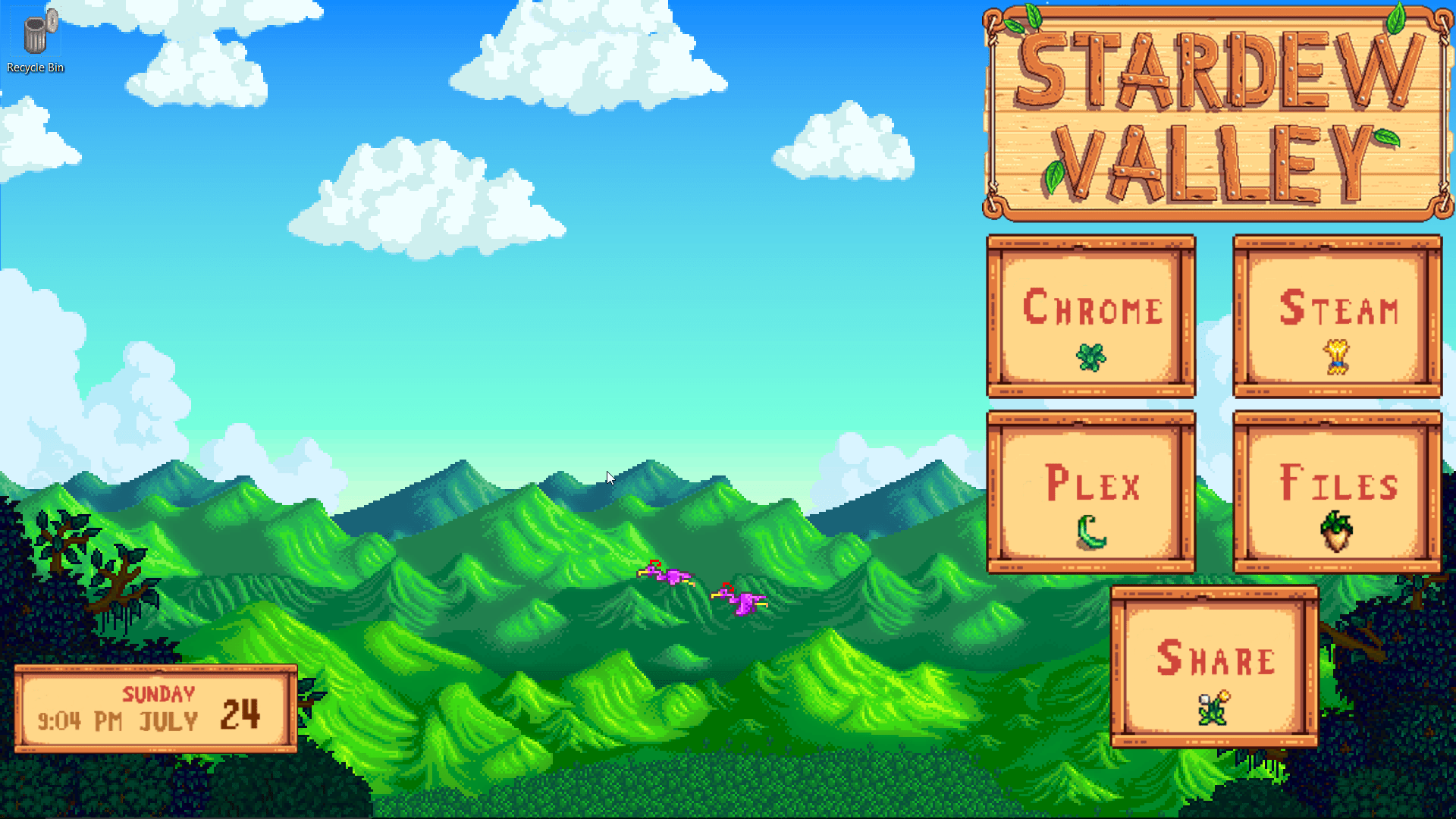Click the green bean sprout icon under Plex
The image size is (1456, 819).
pyautogui.click(x=1090, y=533)
